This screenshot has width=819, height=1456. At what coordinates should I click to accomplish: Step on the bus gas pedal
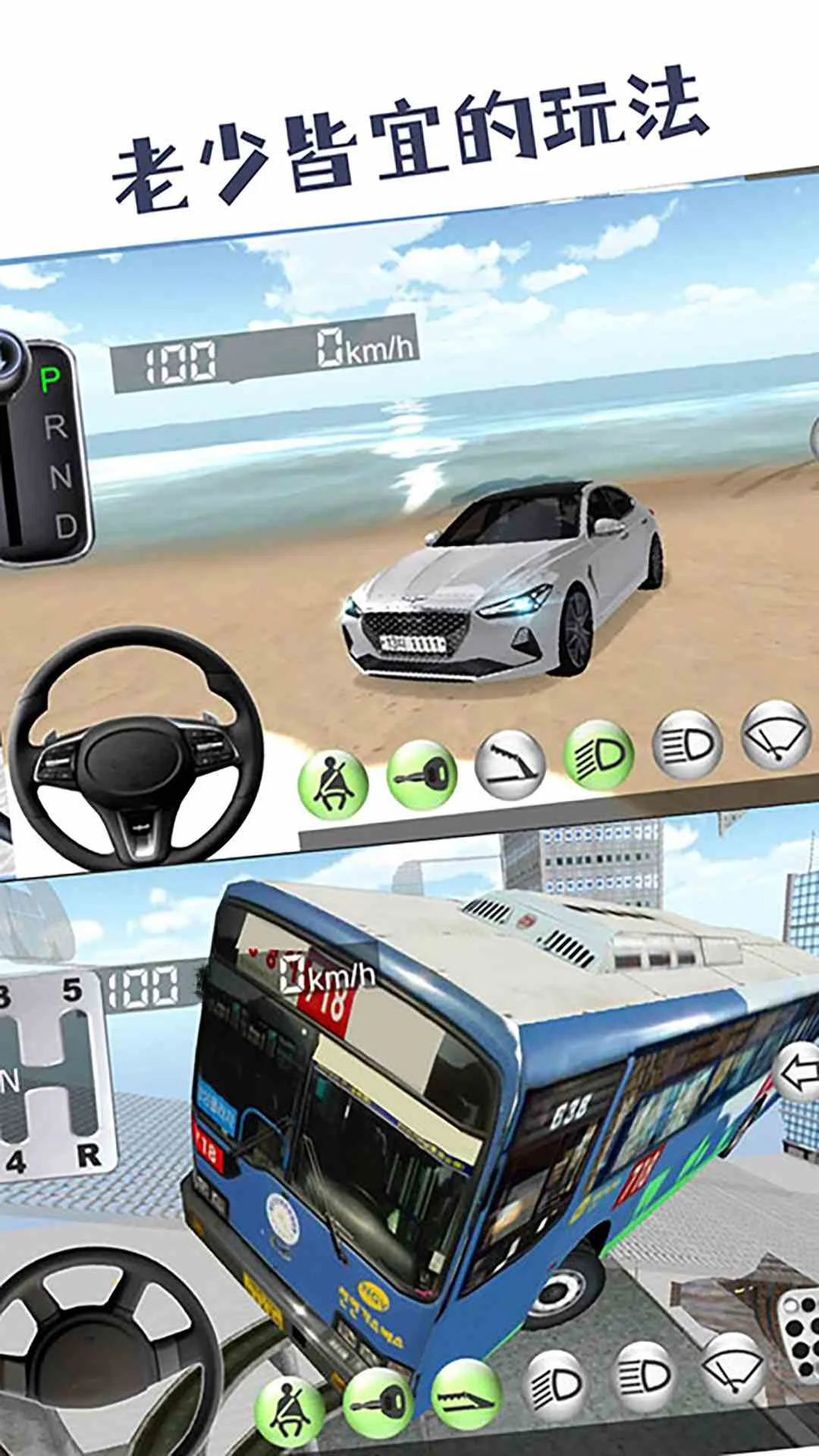pos(799,1327)
